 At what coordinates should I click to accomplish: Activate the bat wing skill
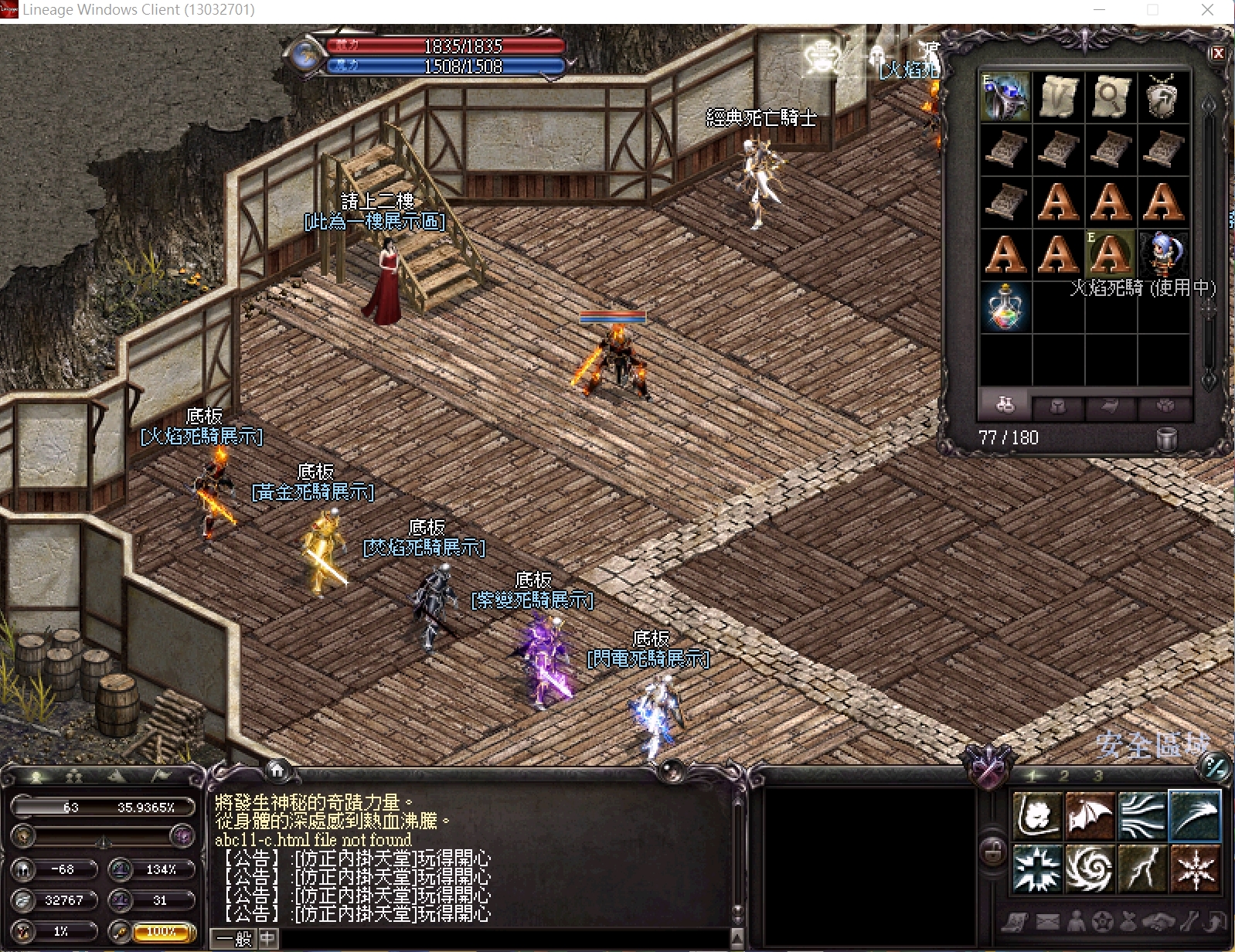click(1090, 815)
